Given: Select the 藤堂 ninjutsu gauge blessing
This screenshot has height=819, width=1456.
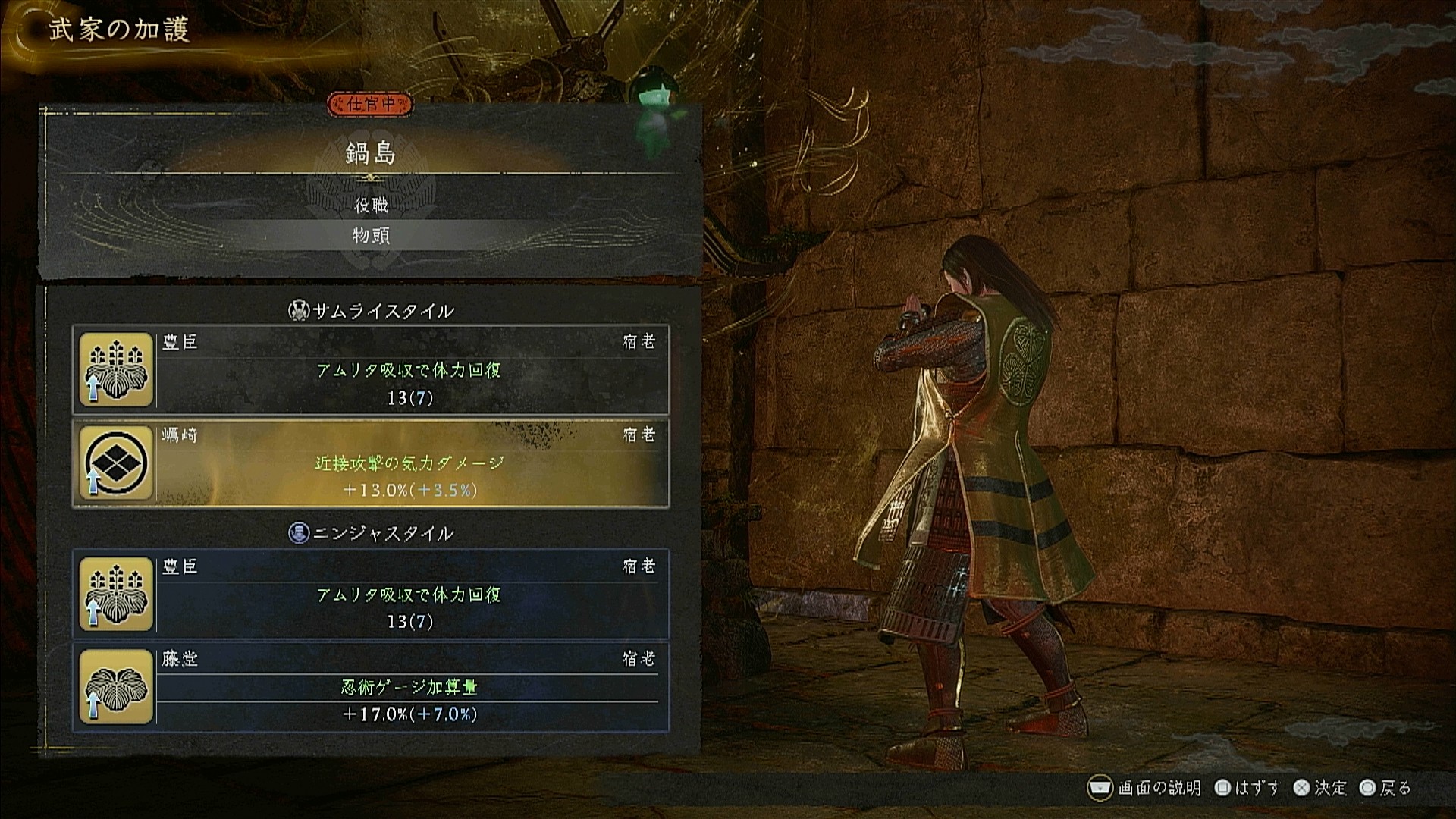Looking at the screenshot, I should pyautogui.click(x=371, y=687).
